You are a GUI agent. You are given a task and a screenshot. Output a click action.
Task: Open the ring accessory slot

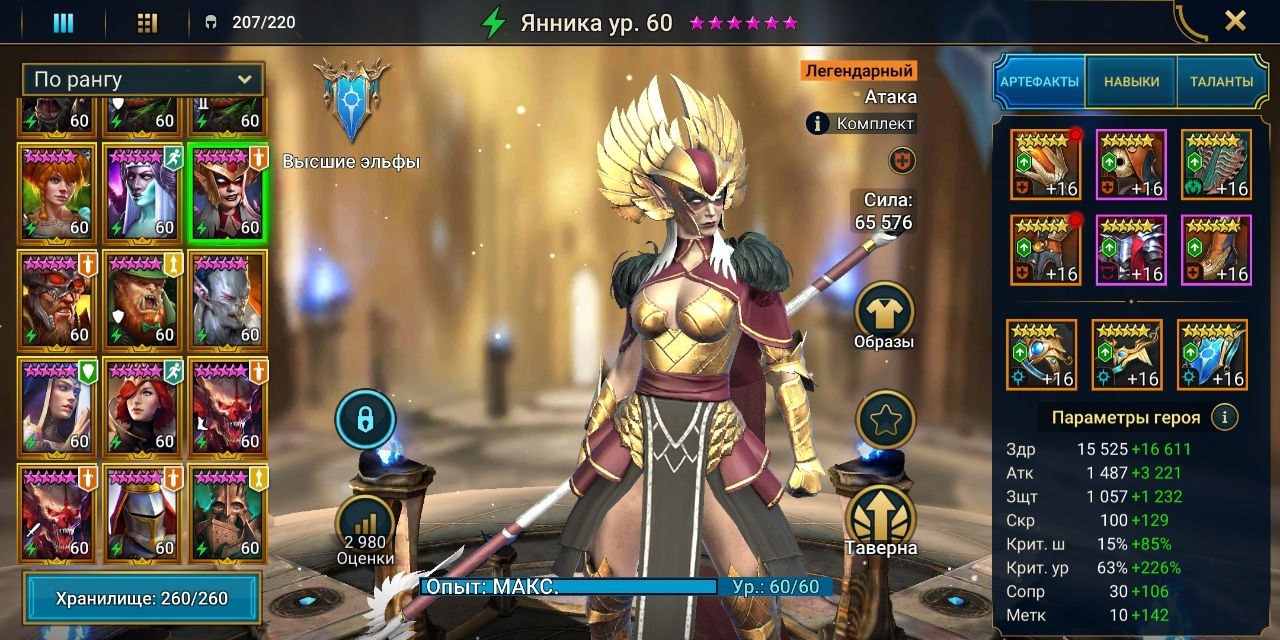click(x=1041, y=355)
